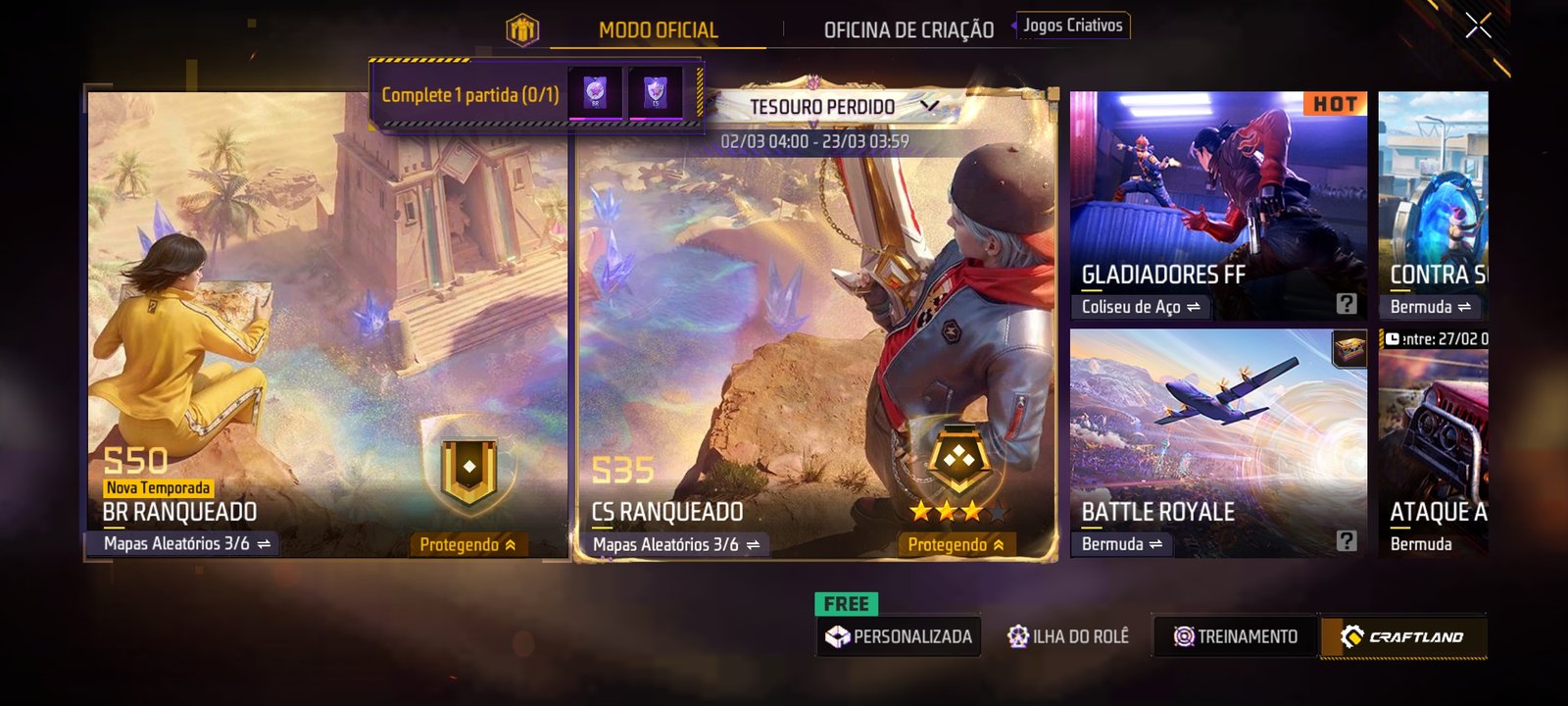This screenshot has height=706, width=1568.
Task: Switch to the Modo Oficial tab
Action: (658, 30)
